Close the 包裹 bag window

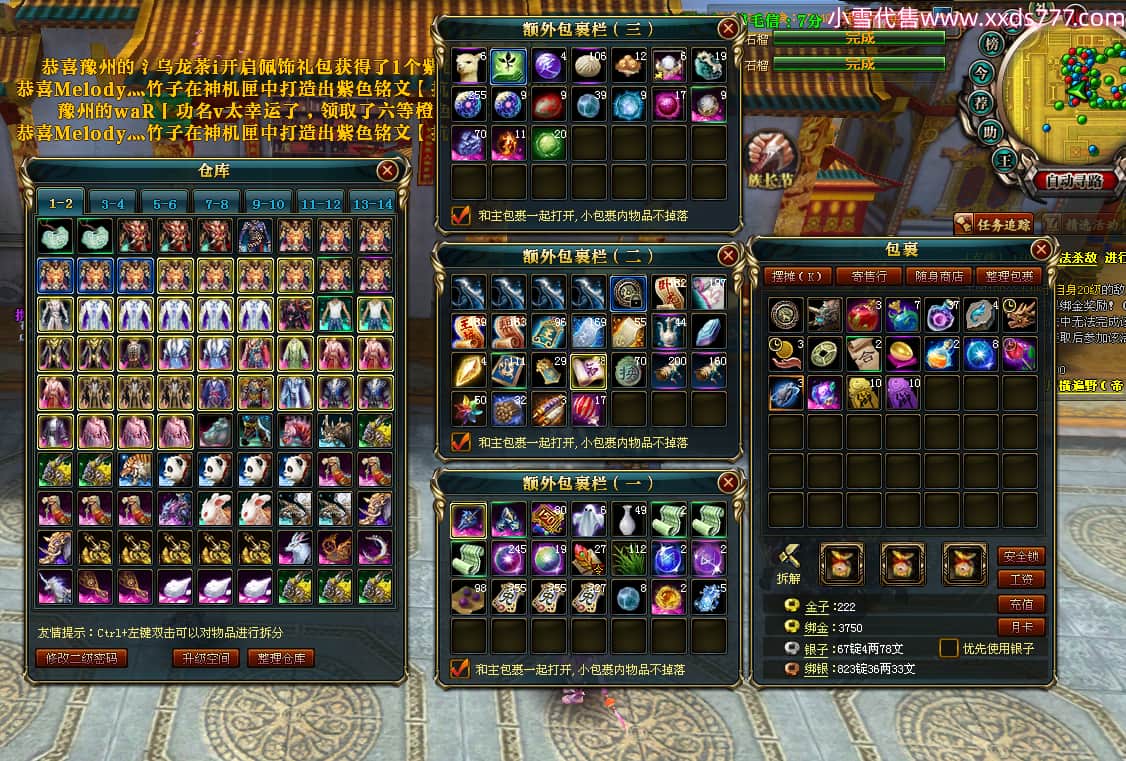(x=1041, y=249)
